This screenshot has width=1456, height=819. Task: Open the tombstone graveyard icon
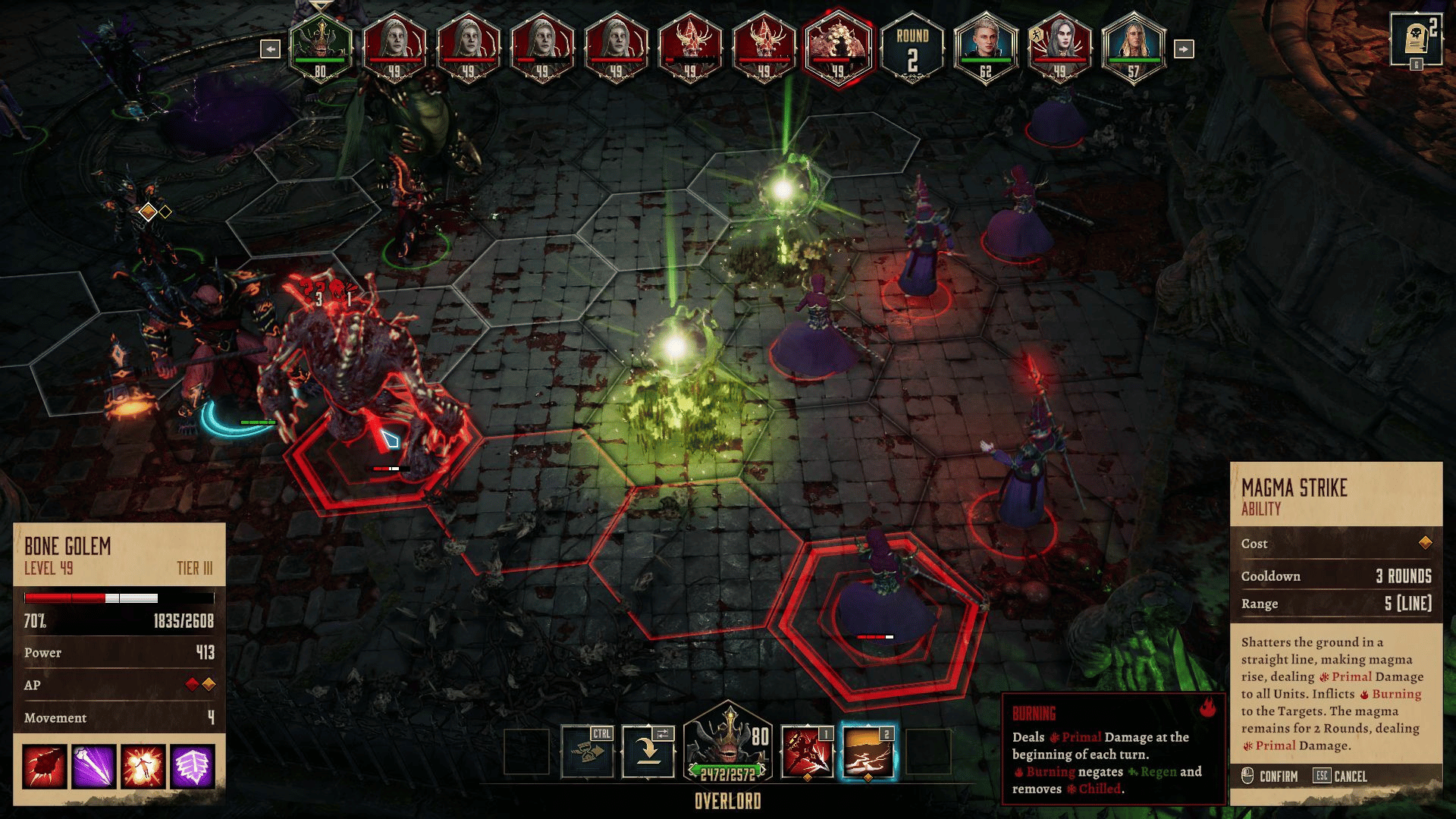click(1415, 39)
